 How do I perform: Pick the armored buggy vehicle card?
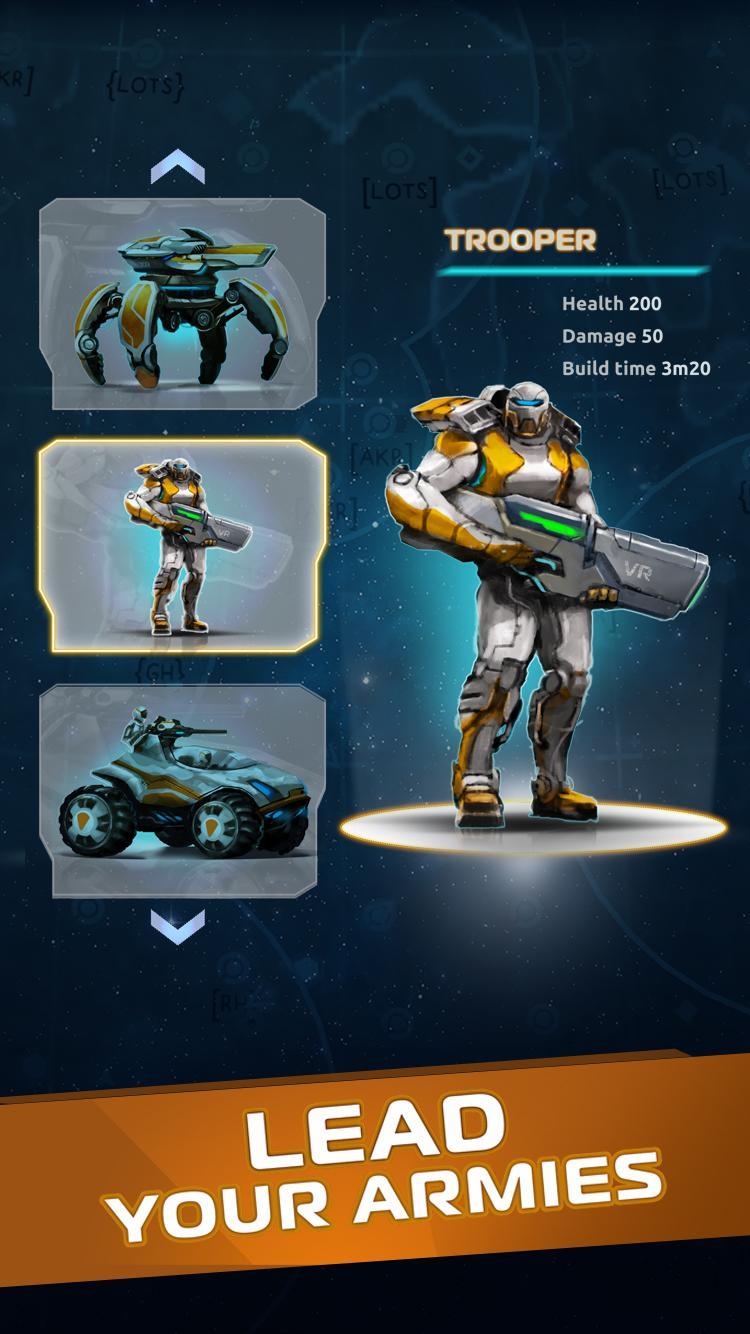[182, 790]
